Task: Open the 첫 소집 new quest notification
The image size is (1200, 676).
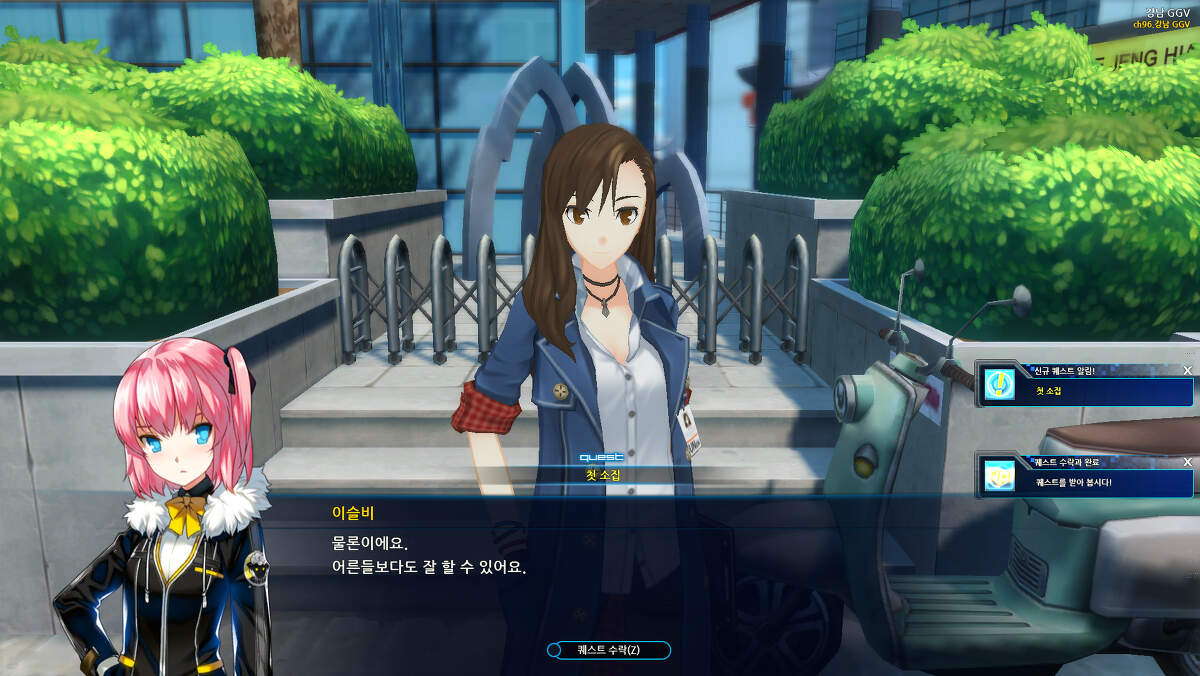Action: pyautogui.click(x=1048, y=390)
